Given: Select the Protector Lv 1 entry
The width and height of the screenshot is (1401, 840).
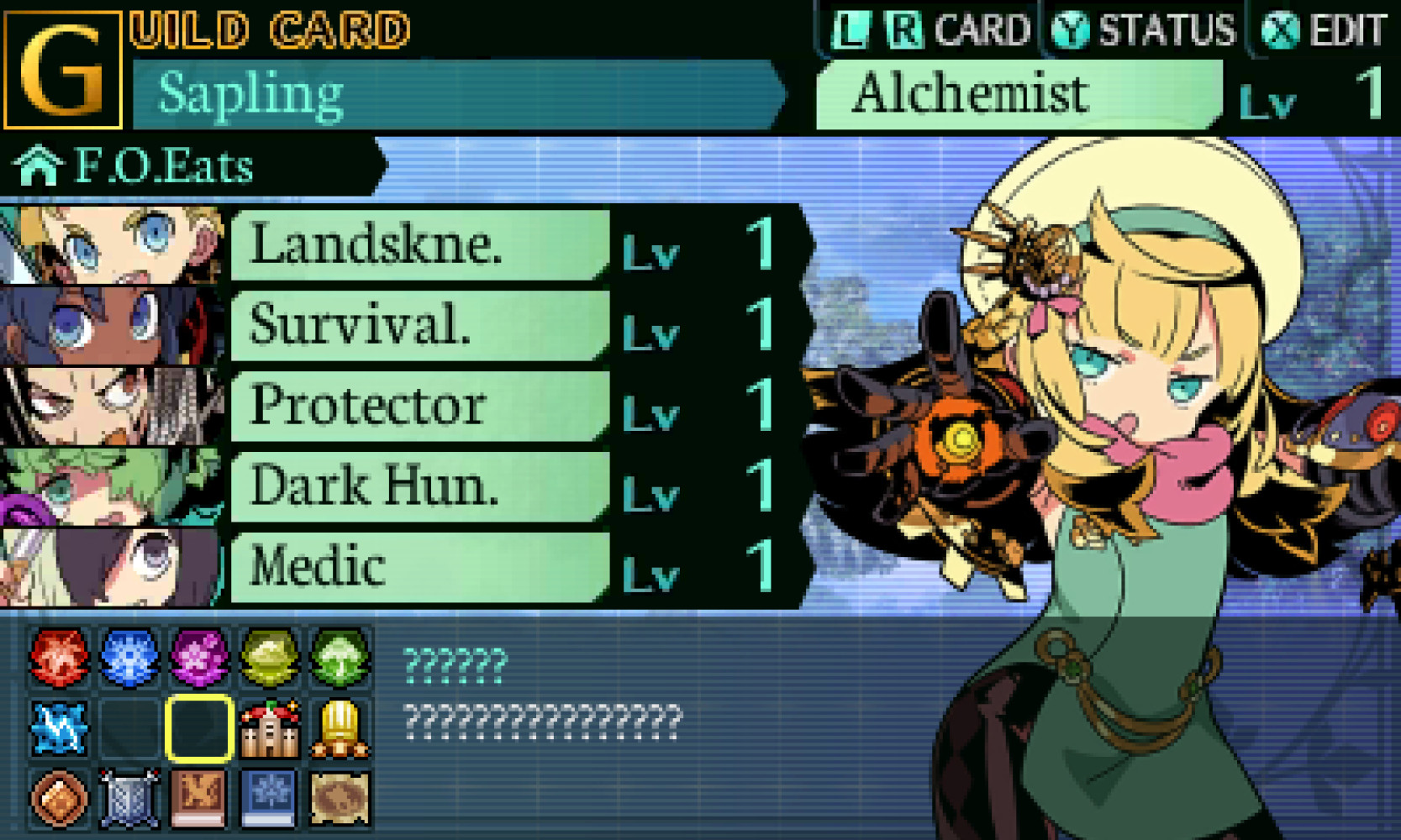Looking at the screenshot, I should 420,407.
